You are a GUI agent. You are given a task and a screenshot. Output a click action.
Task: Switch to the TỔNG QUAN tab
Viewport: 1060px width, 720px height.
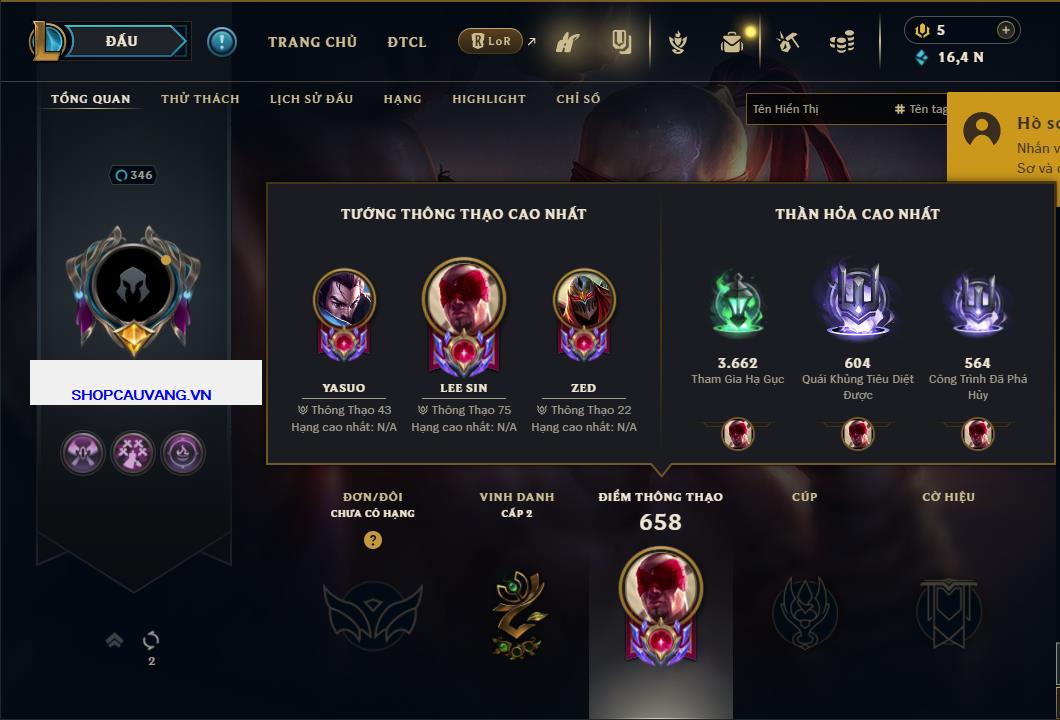point(90,99)
